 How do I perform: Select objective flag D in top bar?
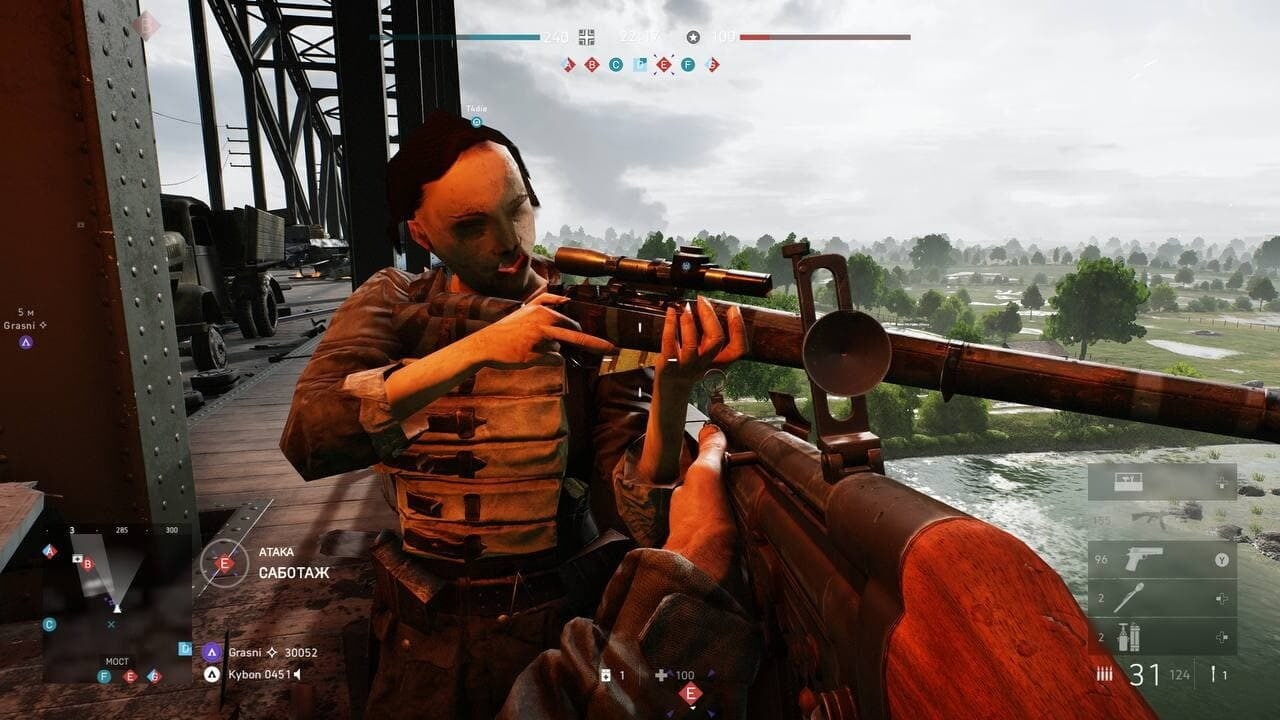coord(640,65)
